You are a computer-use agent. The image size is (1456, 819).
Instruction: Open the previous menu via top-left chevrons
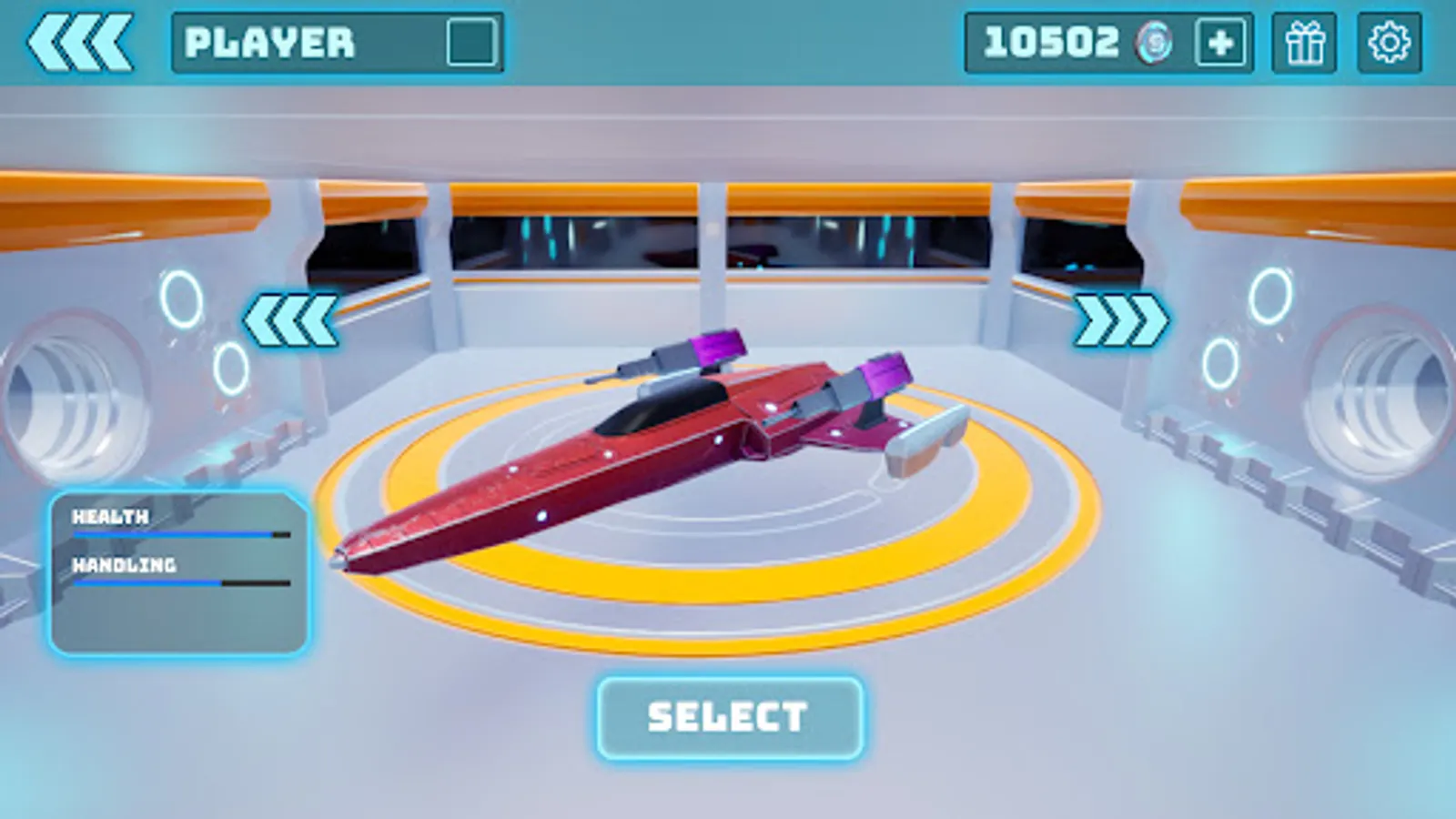tap(82, 40)
